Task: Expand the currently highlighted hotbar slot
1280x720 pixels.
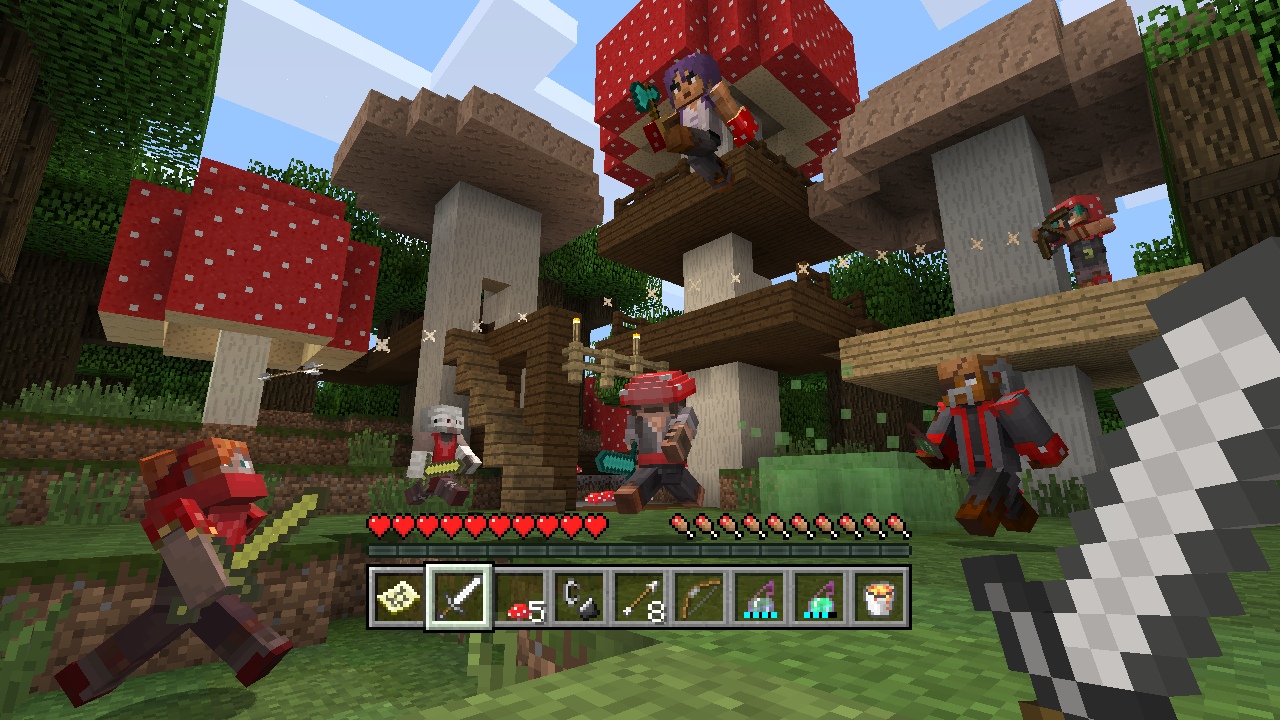Action: pos(460,596)
